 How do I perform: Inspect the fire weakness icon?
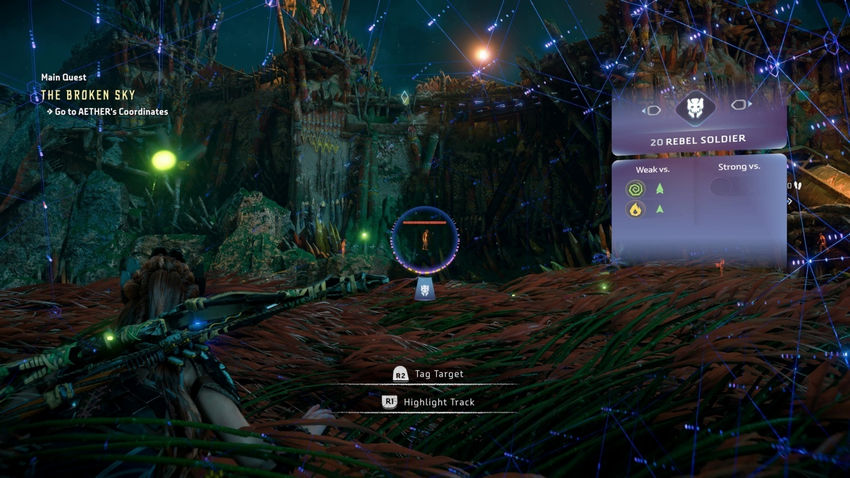click(633, 209)
